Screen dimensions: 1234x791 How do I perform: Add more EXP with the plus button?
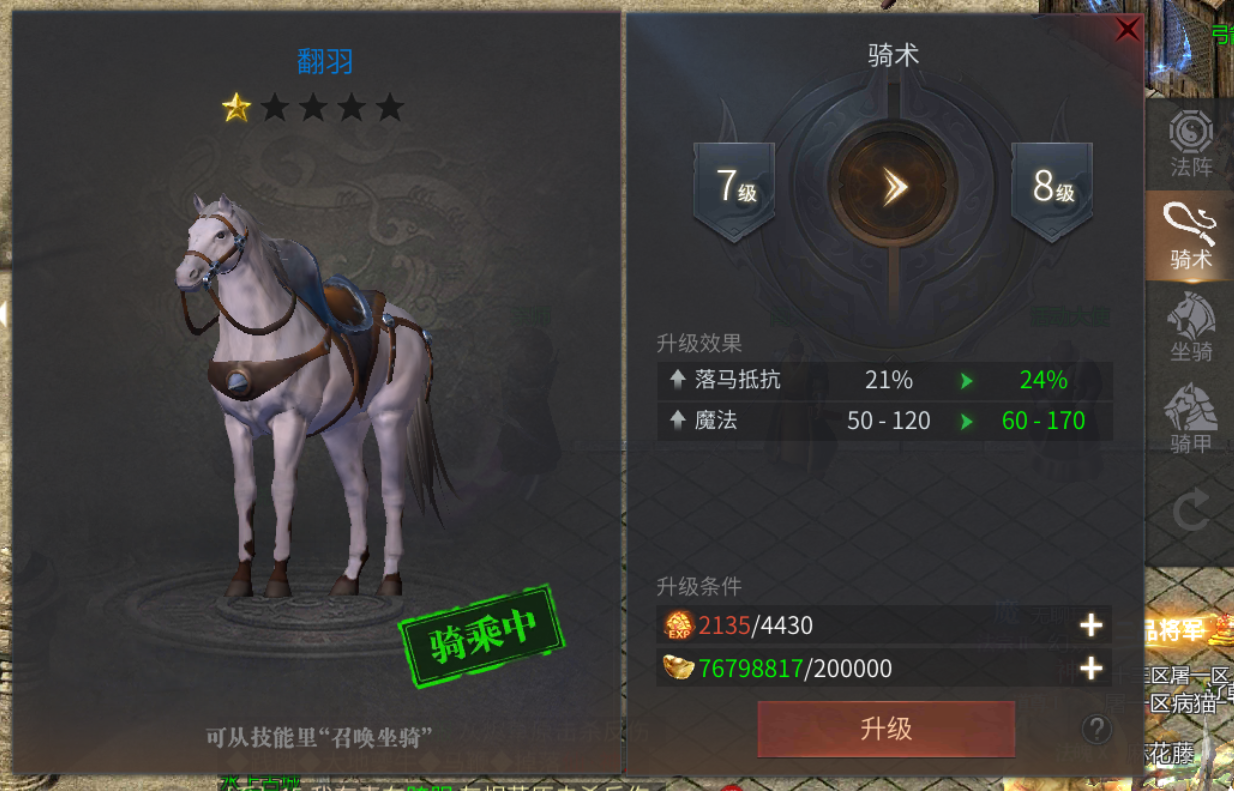pos(1090,626)
